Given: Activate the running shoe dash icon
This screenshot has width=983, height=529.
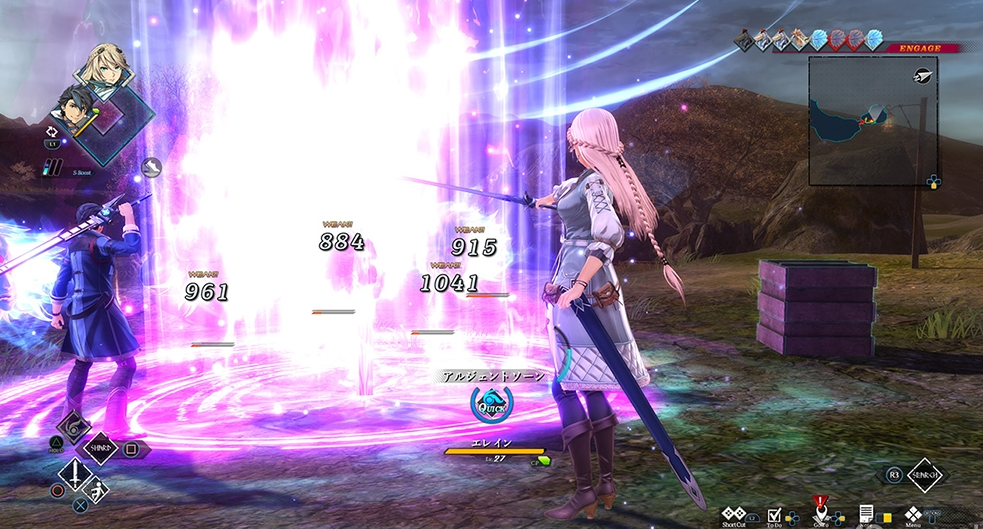Looking at the screenshot, I should (152, 166).
